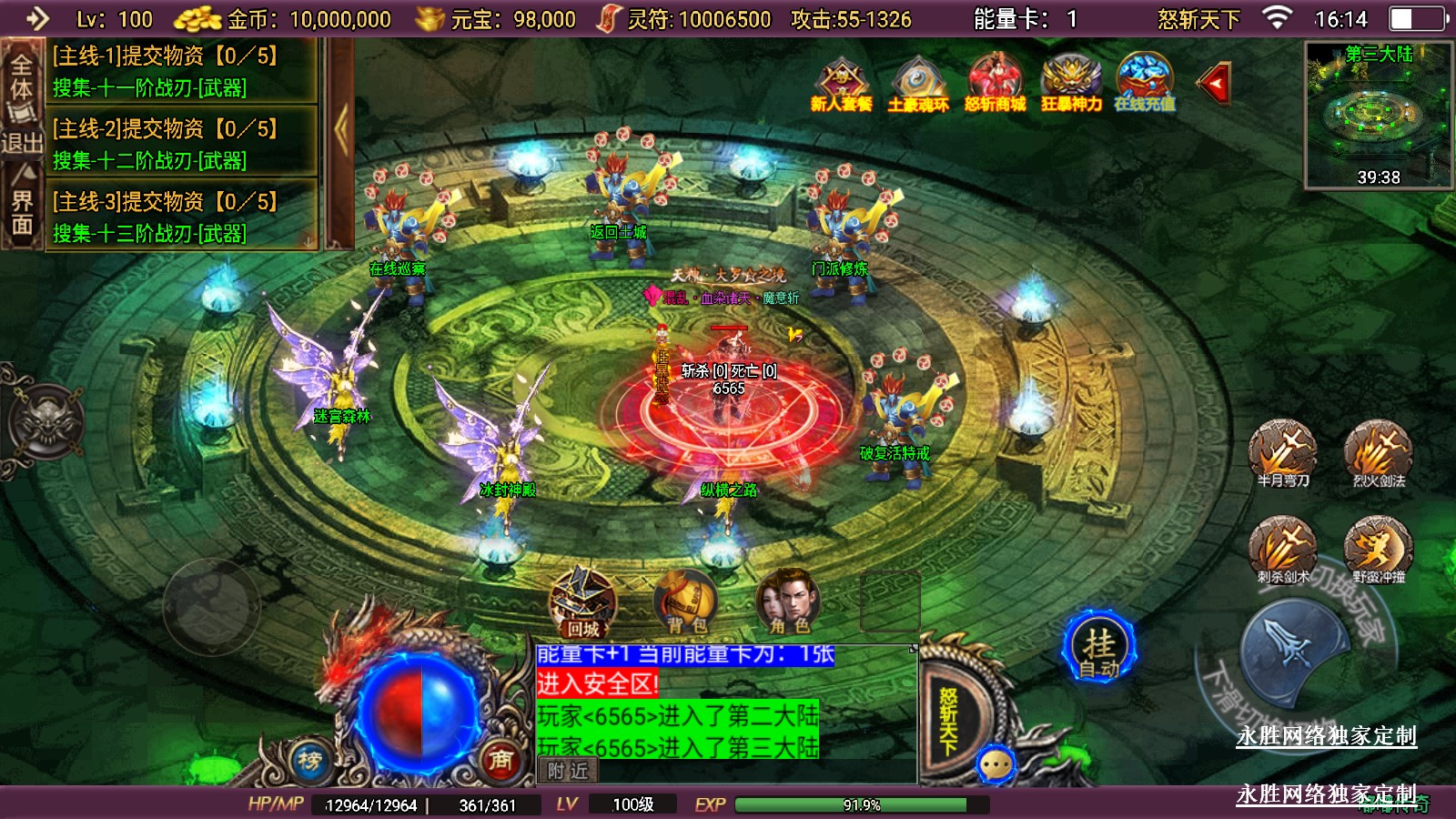Screen dimensions: 1456x819
Task: Toggle 挂 auto-battle button
Action: click(x=1099, y=647)
